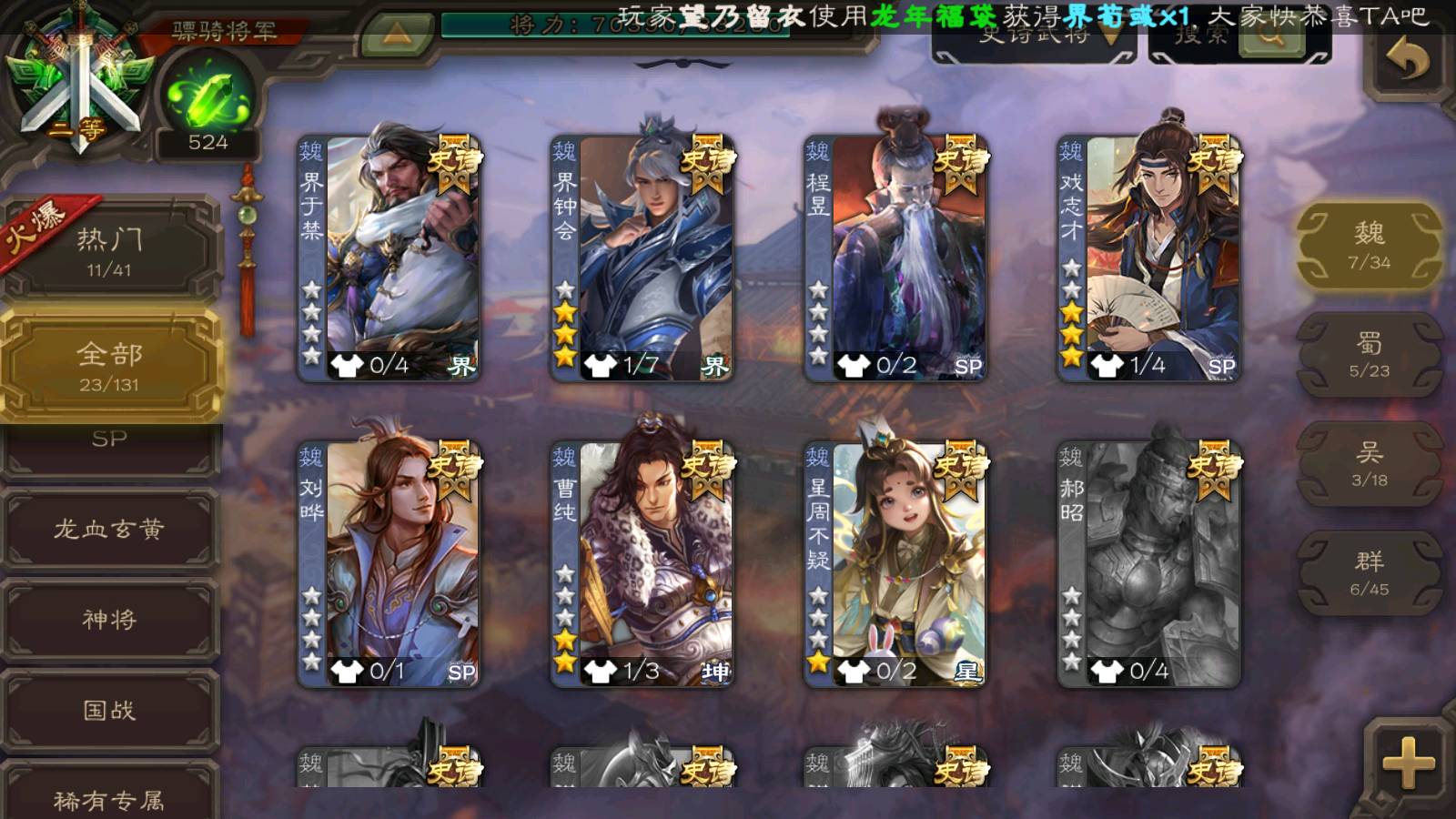This screenshot has width=1456, height=819.
Task: Click the golden plus button
Action: (1408, 763)
